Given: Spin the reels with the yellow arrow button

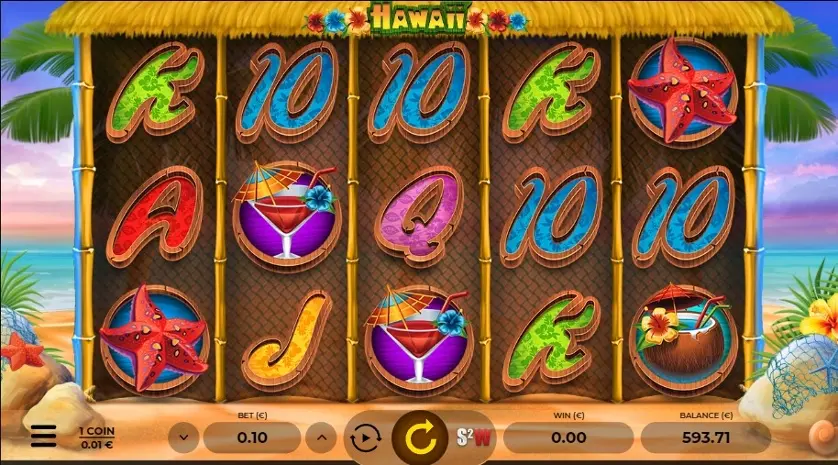Looking at the screenshot, I should click(x=422, y=437).
